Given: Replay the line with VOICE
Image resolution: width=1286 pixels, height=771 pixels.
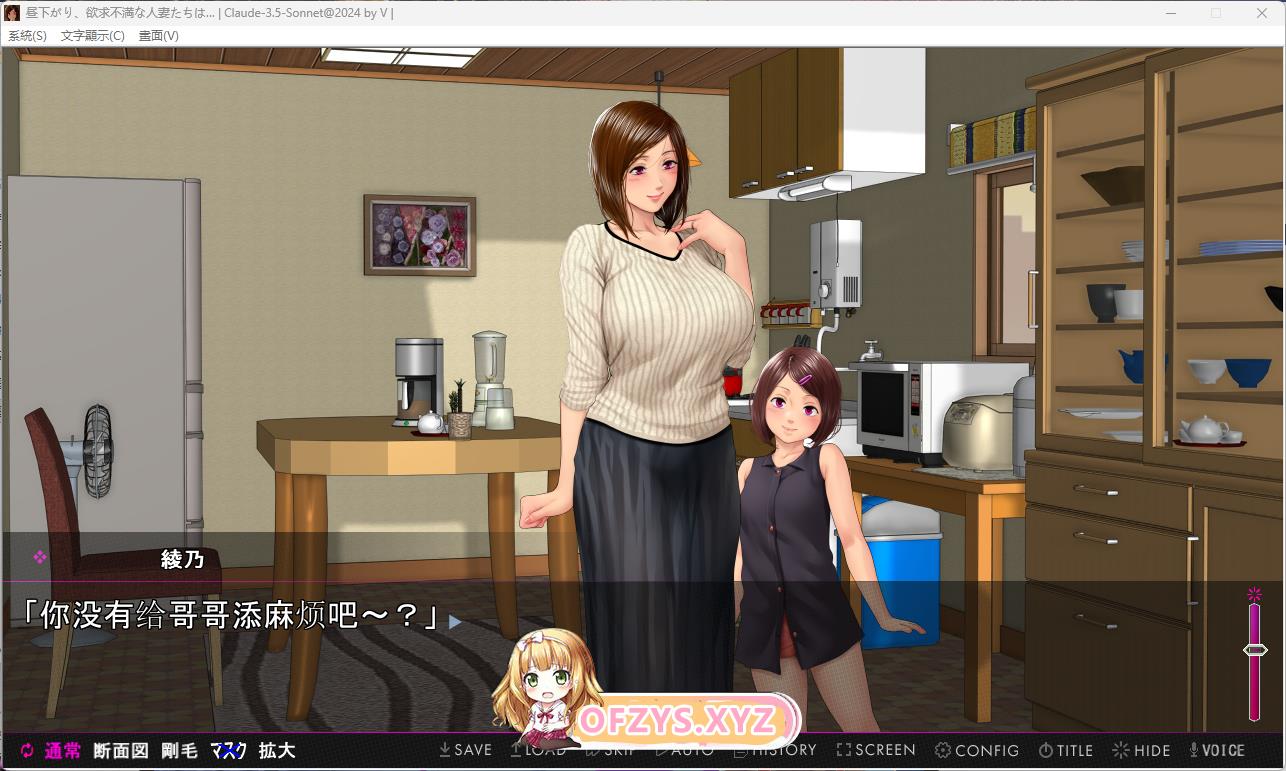Looking at the screenshot, I should click(x=1216, y=750).
